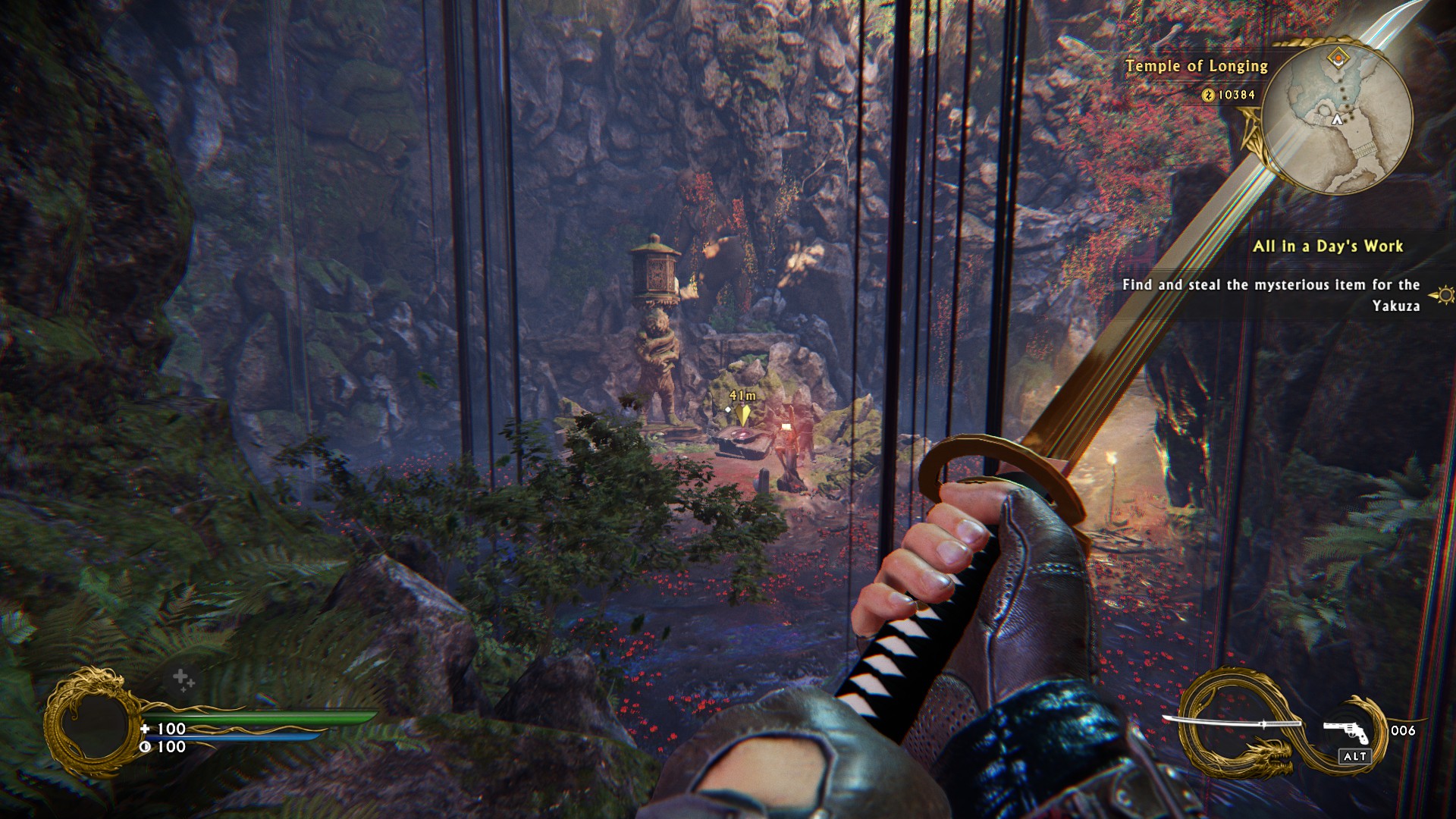Open the All in a Day's Work quest tracker
Screen dimensions: 1456x819
coord(1327,246)
